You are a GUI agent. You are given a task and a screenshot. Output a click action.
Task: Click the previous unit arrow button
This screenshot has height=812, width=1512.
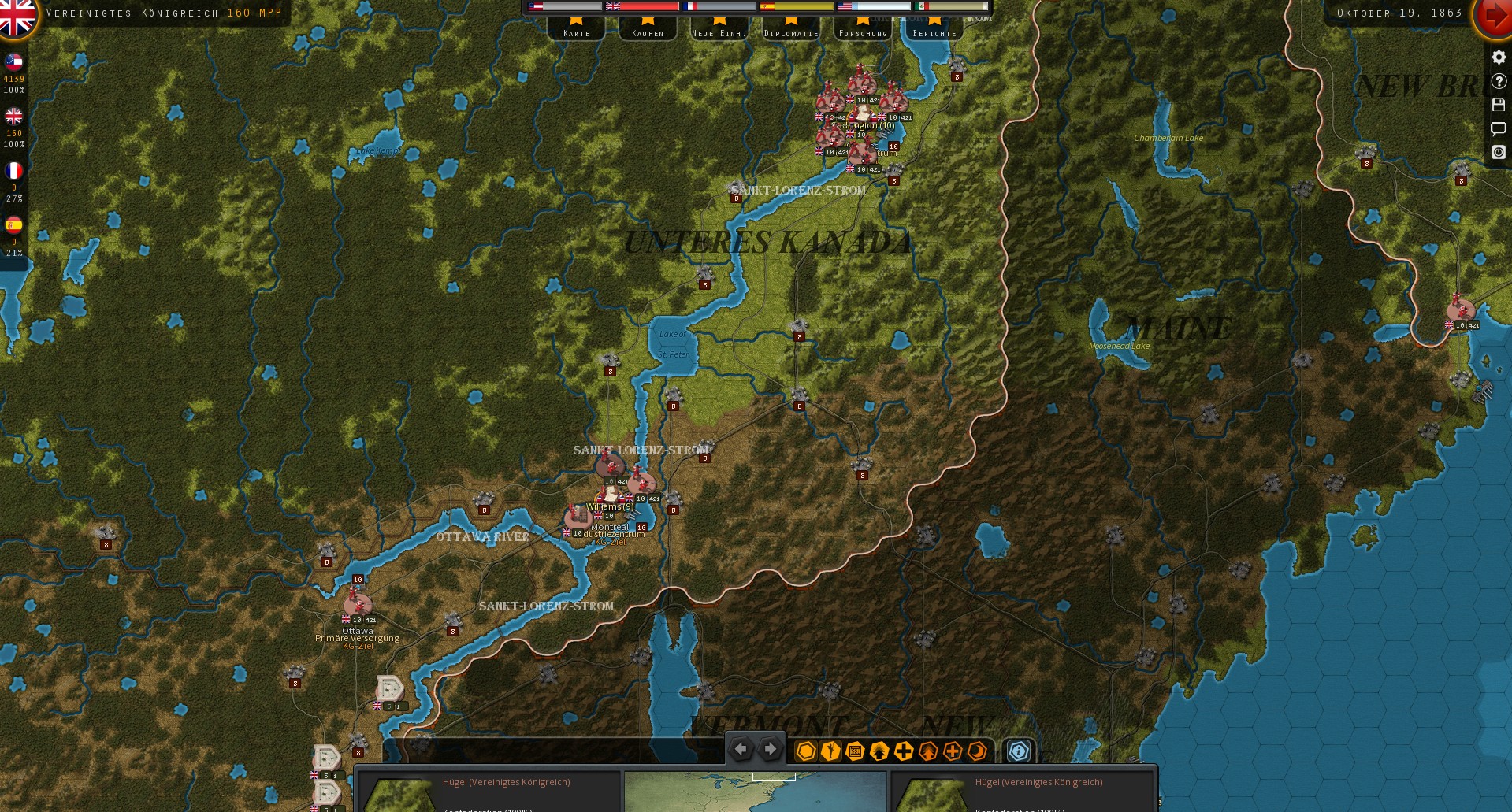coord(740,749)
